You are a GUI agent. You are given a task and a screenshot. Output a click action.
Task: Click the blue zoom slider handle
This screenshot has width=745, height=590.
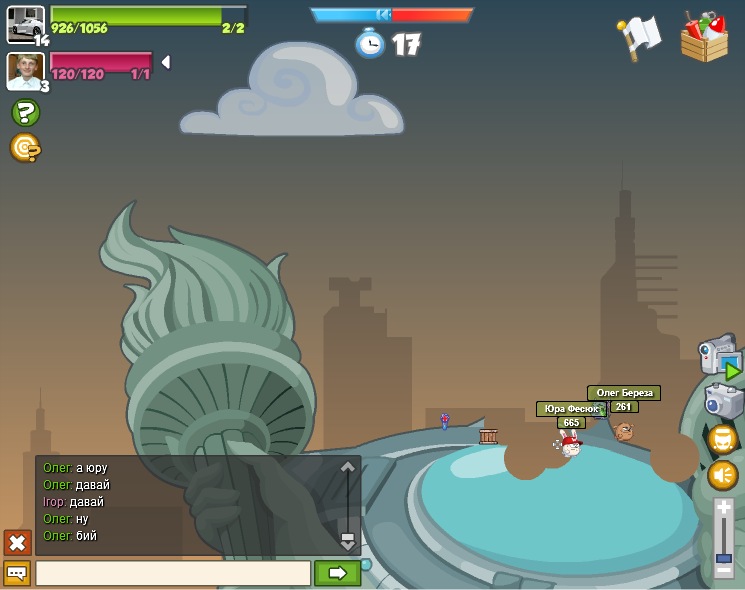pyautogui.click(x=724, y=557)
